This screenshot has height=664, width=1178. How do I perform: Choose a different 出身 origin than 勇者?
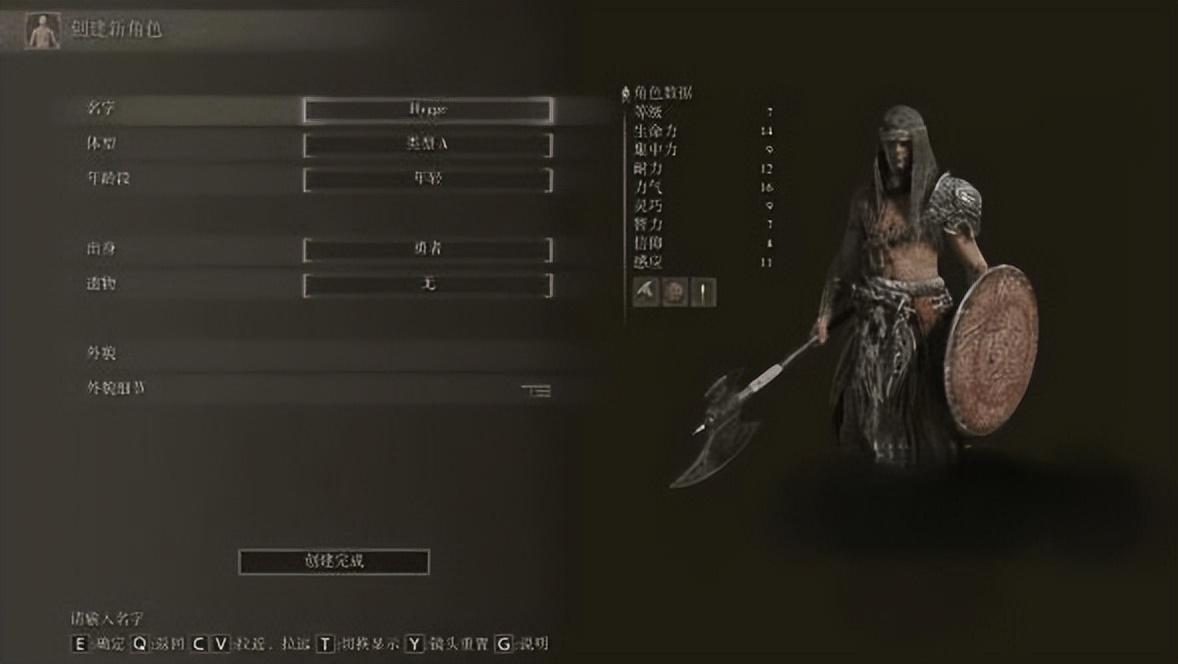pyautogui.click(x=427, y=249)
